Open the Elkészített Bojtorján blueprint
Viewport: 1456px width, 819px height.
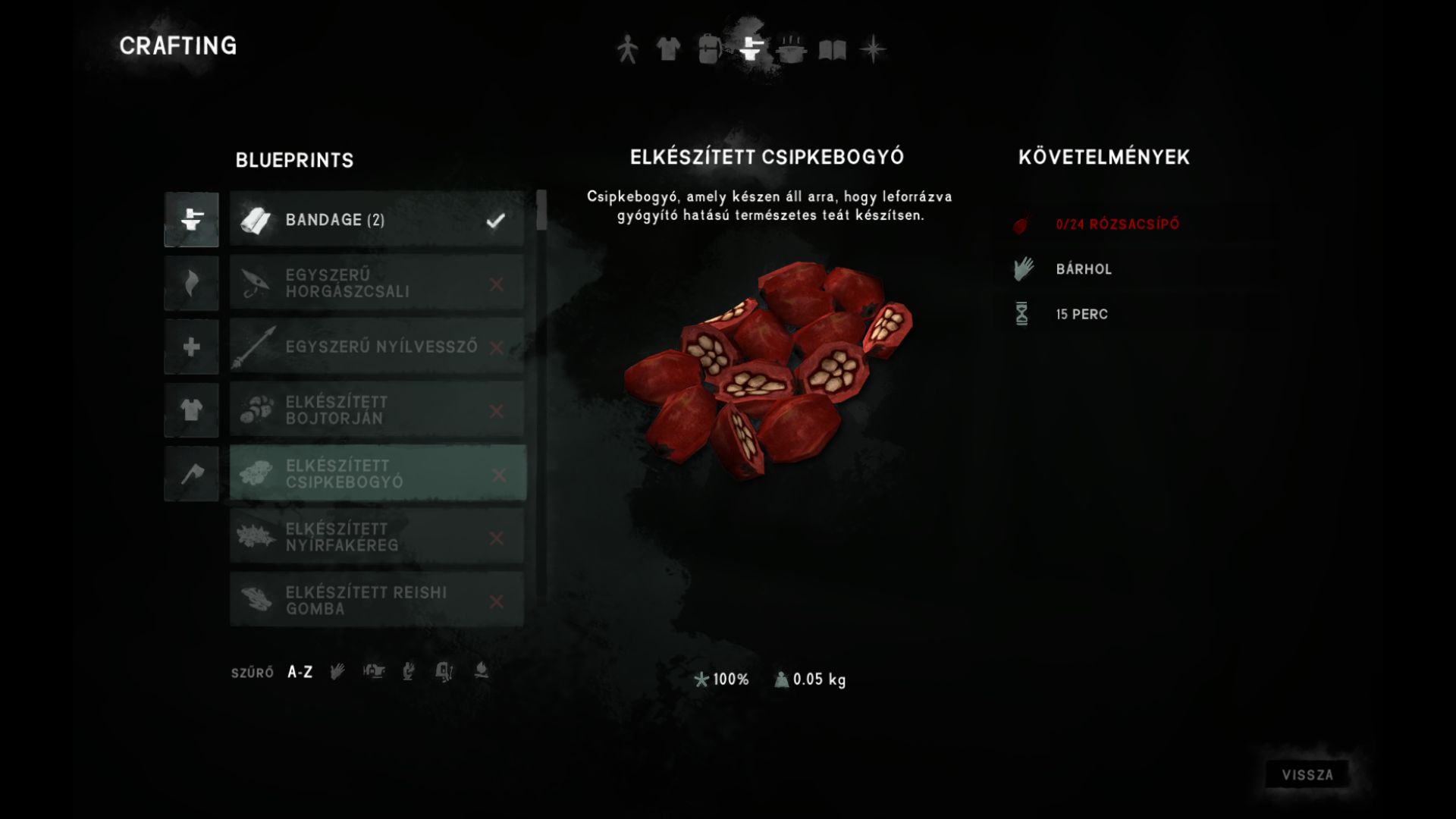377,410
